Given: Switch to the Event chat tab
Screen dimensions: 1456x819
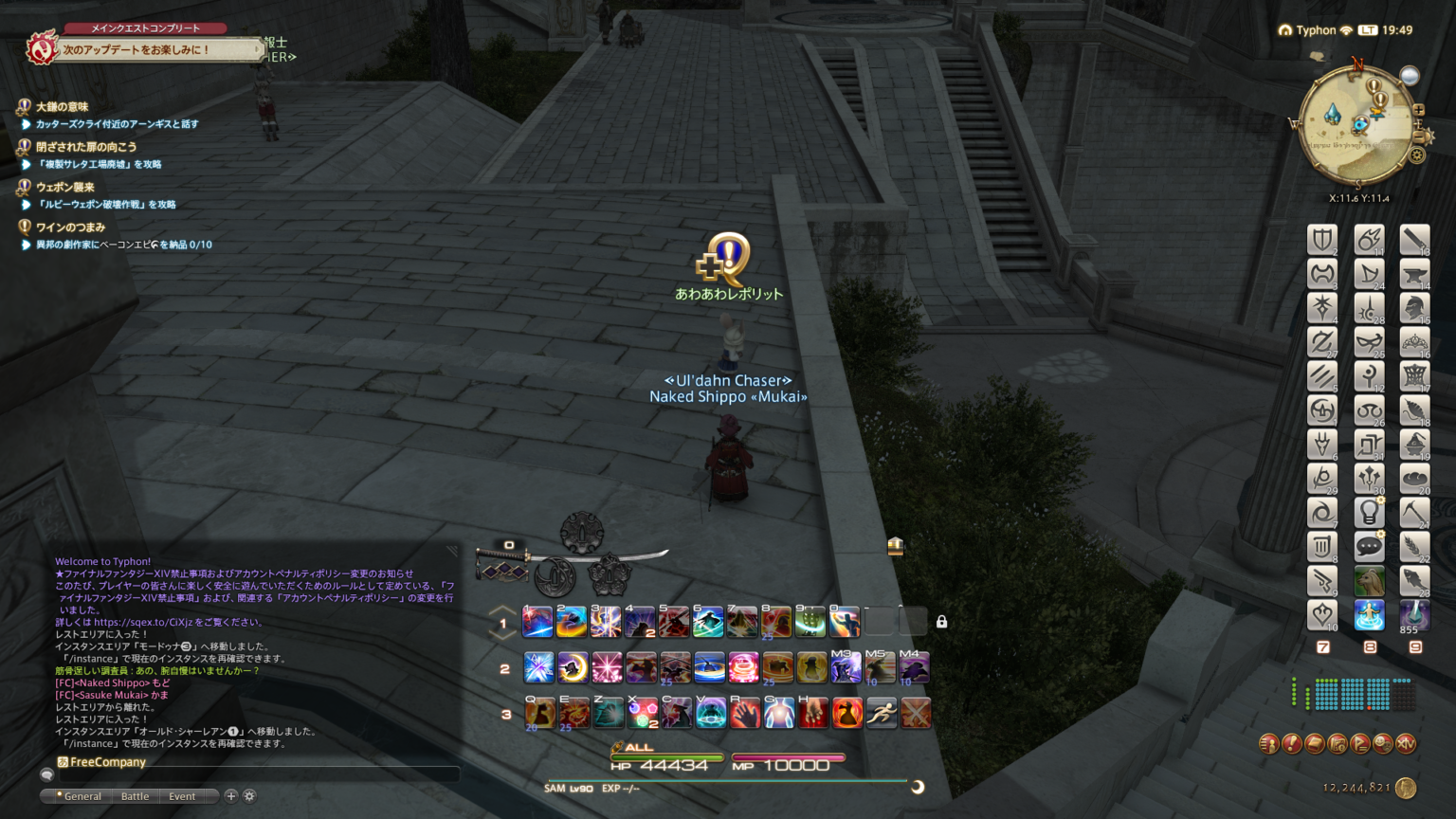Looking at the screenshot, I should point(181,796).
